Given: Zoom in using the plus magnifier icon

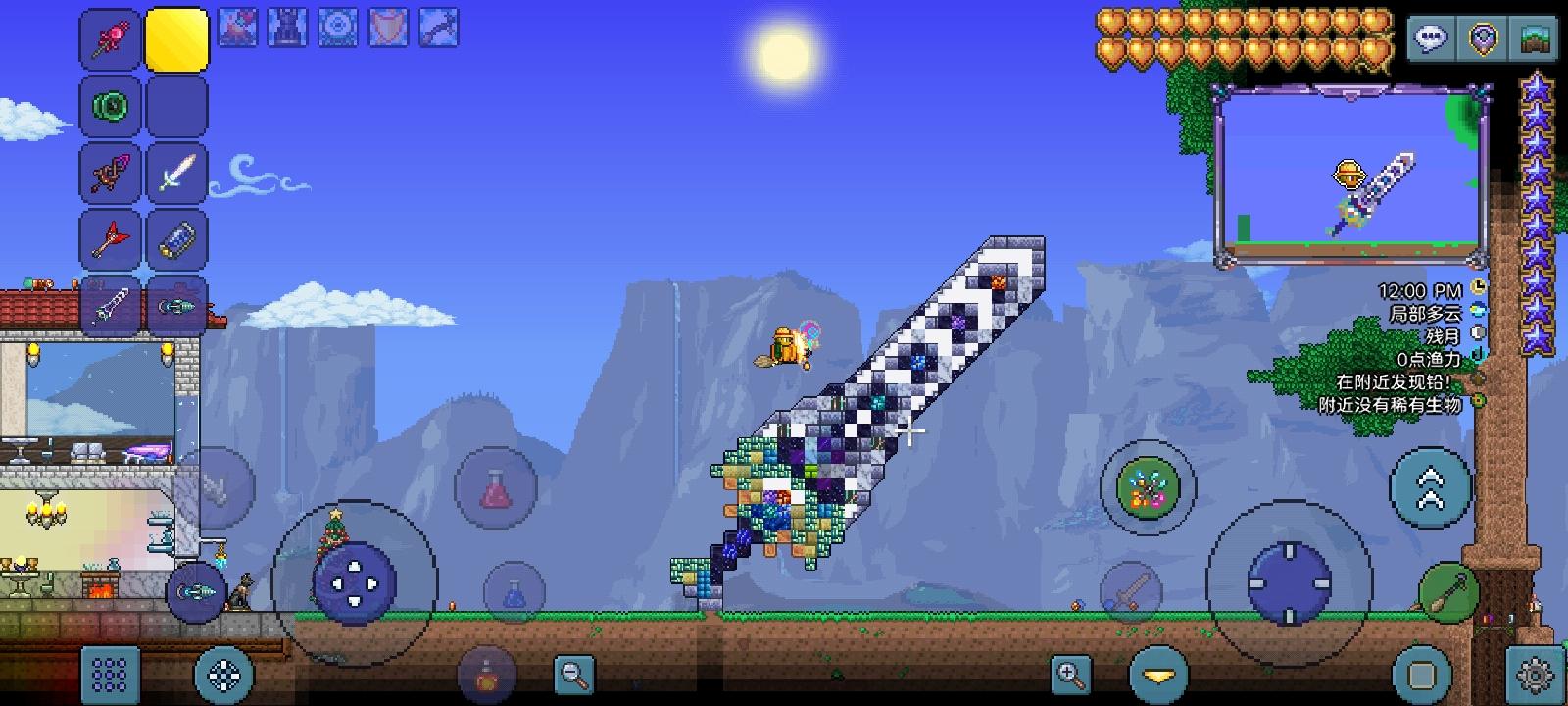Looking at the screenshot, I should [x=1072, y=675].
